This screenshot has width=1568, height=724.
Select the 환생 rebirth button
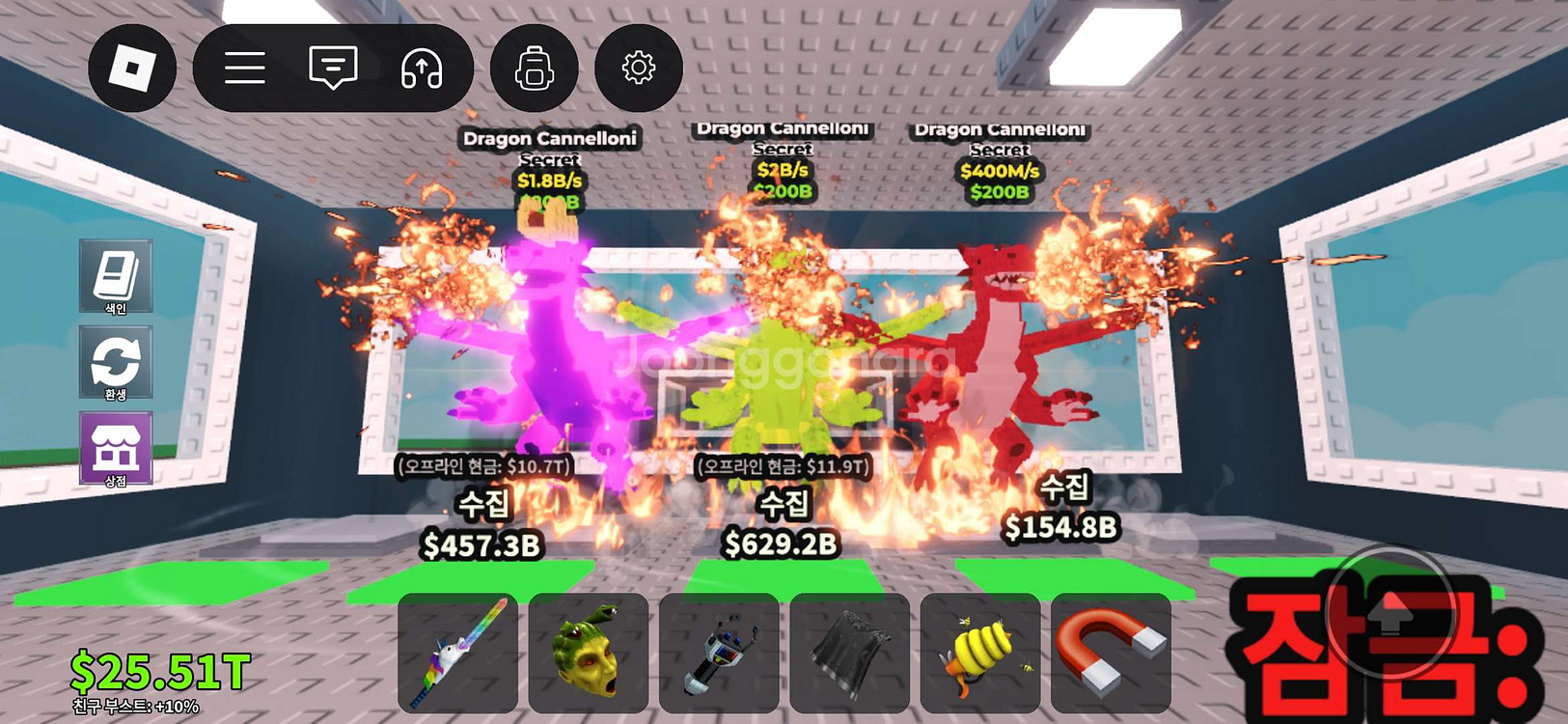[116, 363]
